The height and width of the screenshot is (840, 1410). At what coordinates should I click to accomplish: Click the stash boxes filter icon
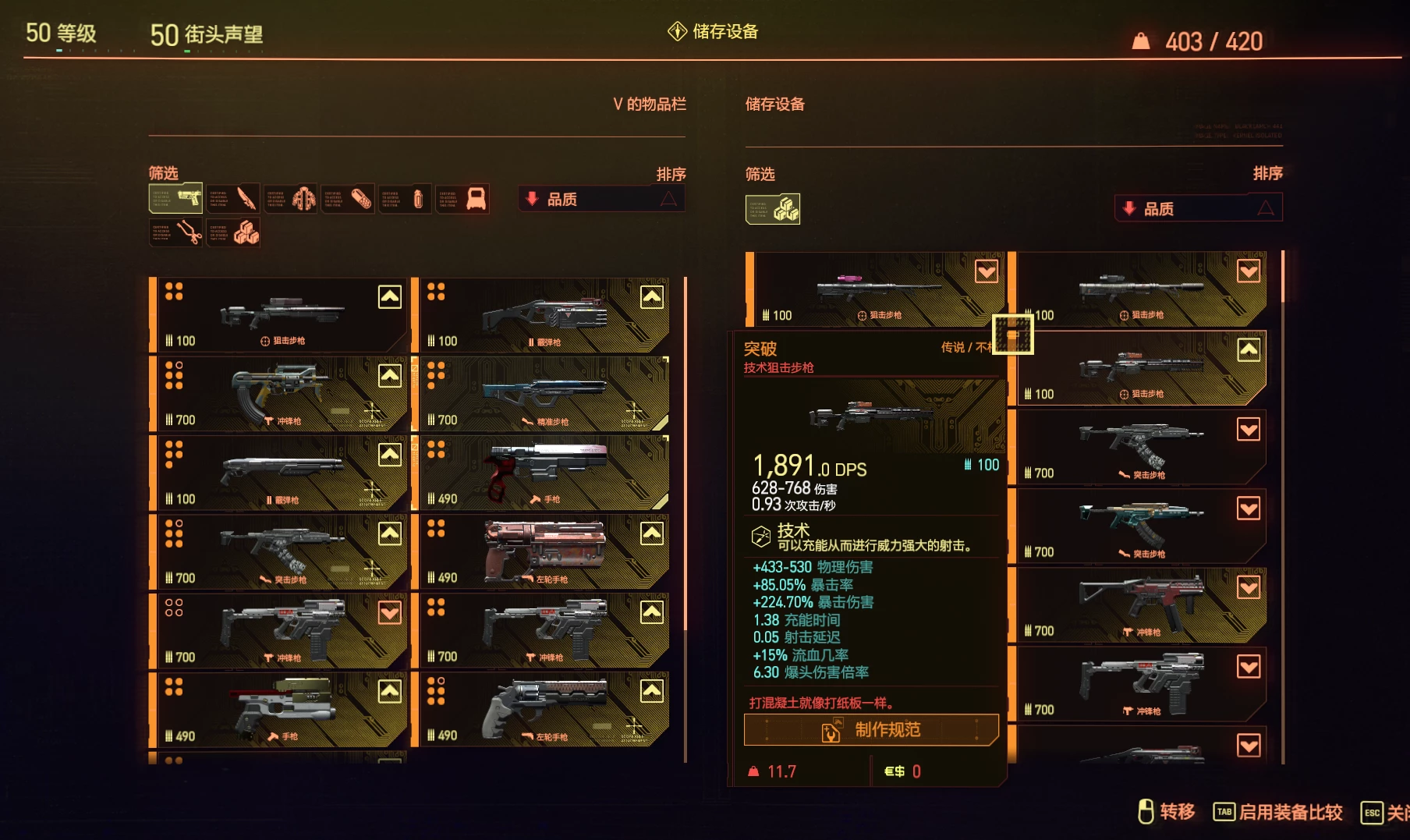(773, 208)
